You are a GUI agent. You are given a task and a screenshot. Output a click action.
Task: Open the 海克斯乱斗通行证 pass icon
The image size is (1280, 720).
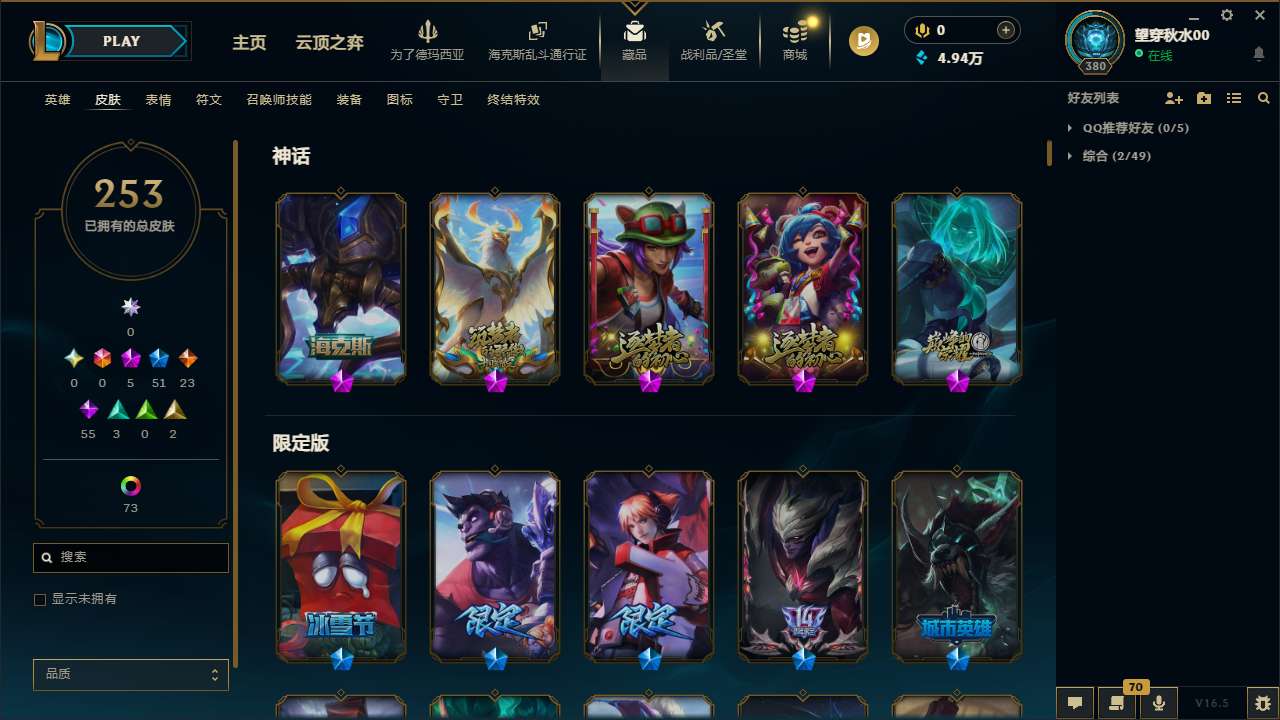coord(537,30)
